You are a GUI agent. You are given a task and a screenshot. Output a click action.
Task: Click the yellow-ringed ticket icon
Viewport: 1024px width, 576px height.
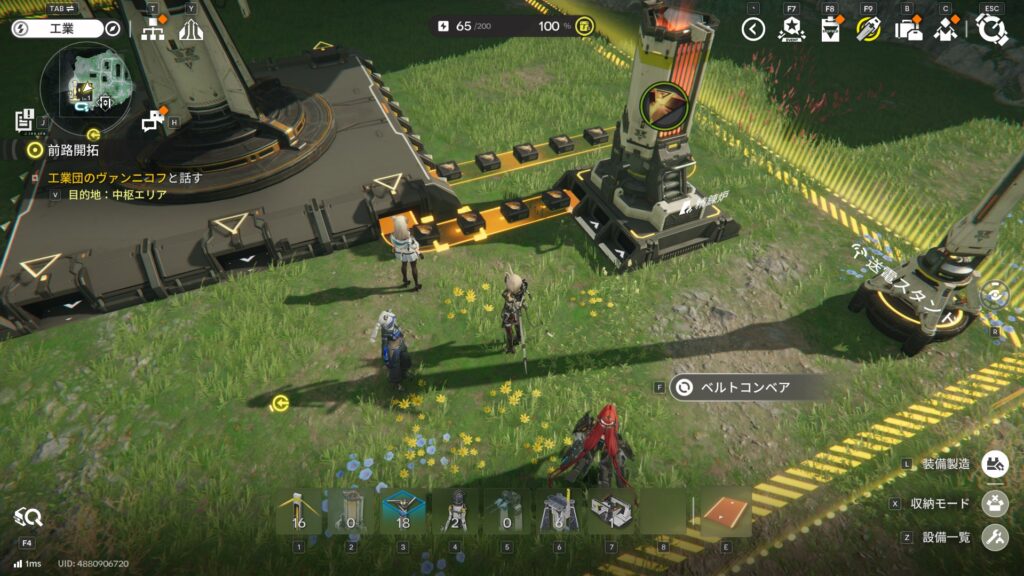pos(869,30)
